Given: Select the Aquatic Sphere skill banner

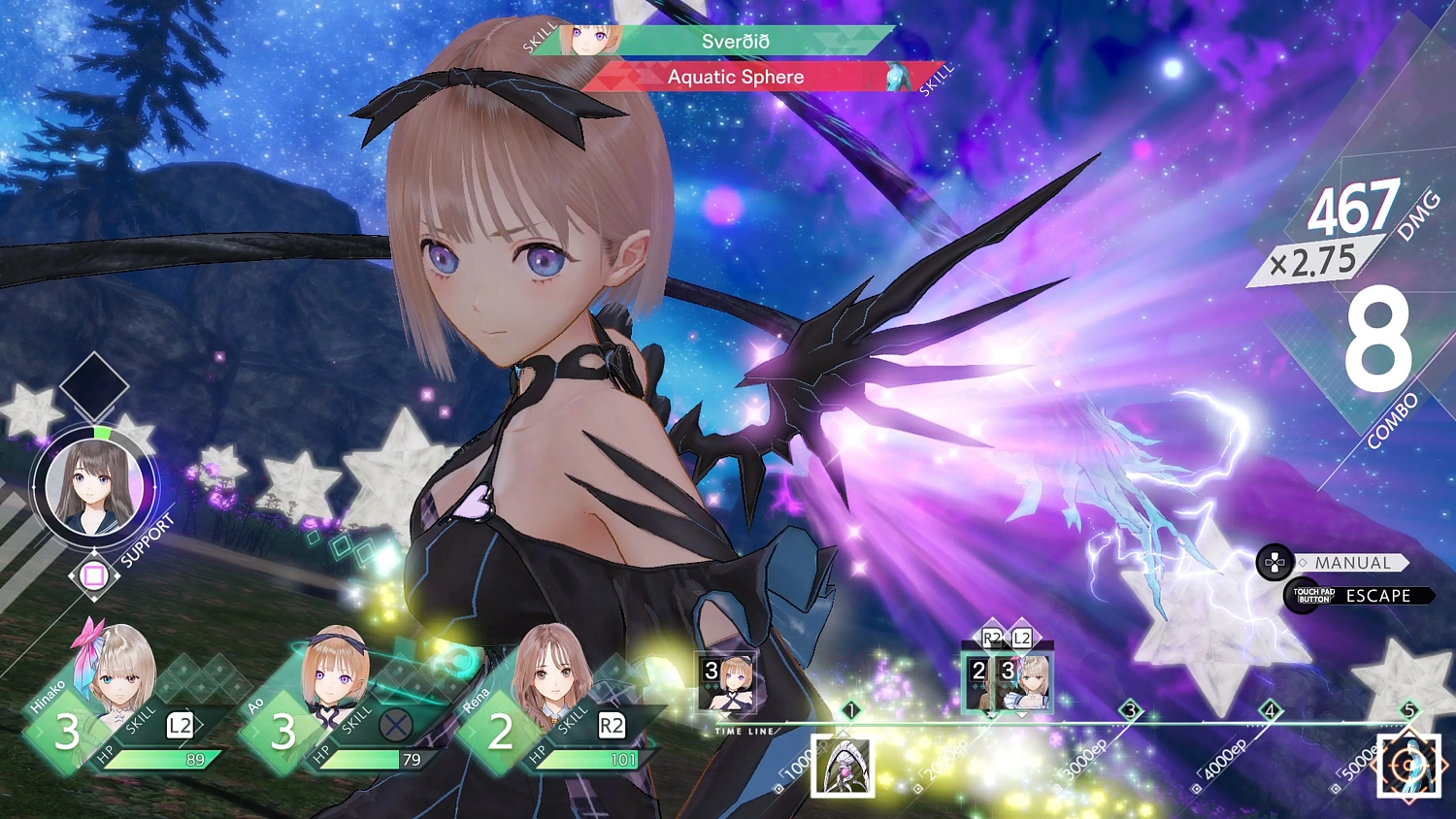Looking at the screenshot, I should click(x=735, y=77).
